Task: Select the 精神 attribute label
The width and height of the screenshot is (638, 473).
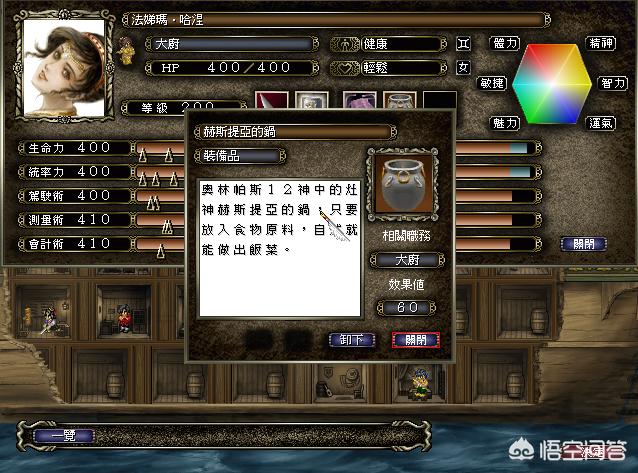Action: pyautogui.click(x=600, y=44)
